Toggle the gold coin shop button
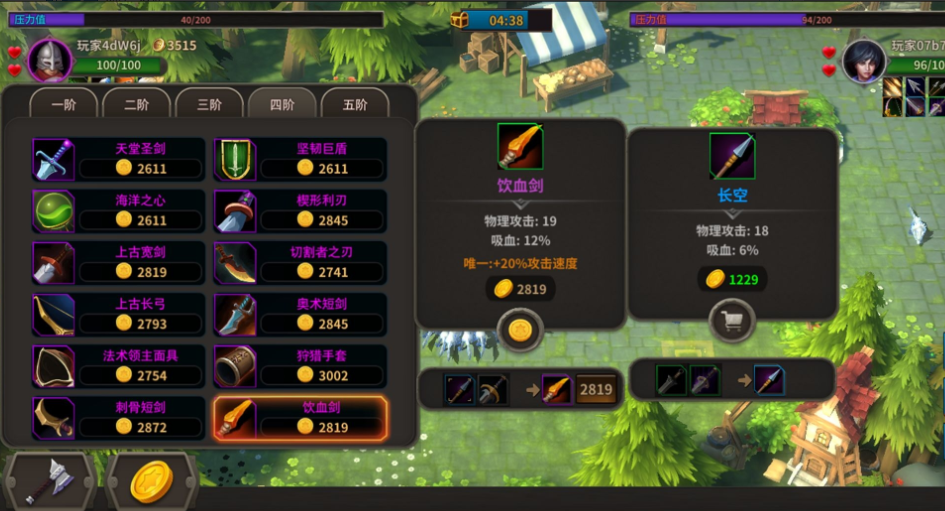Screen dimensions: 945x511 coord(152,481)
